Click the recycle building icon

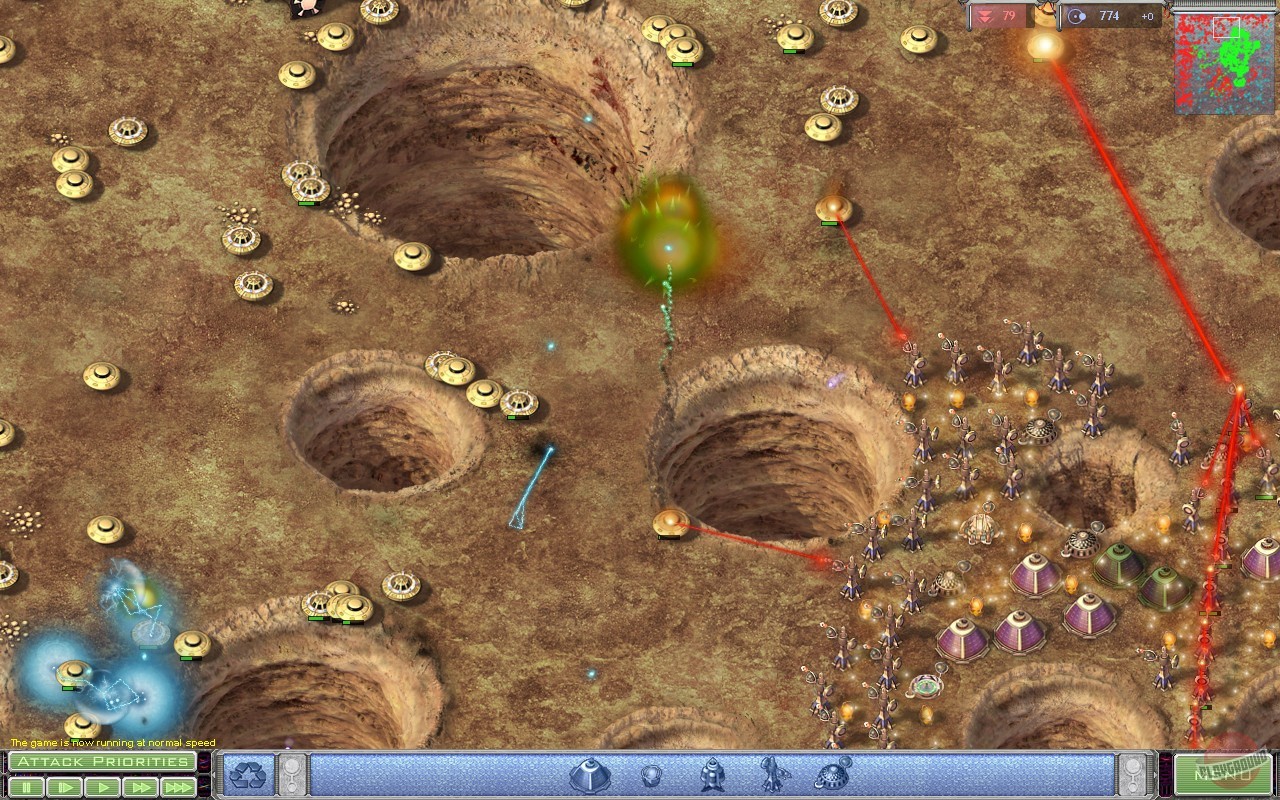(x=250, y=776)
